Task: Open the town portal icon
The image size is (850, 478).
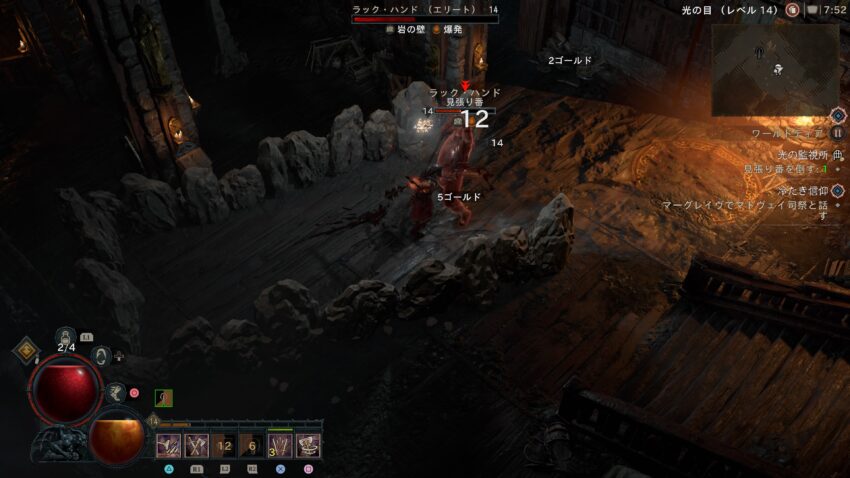Action: pos(100,355)
